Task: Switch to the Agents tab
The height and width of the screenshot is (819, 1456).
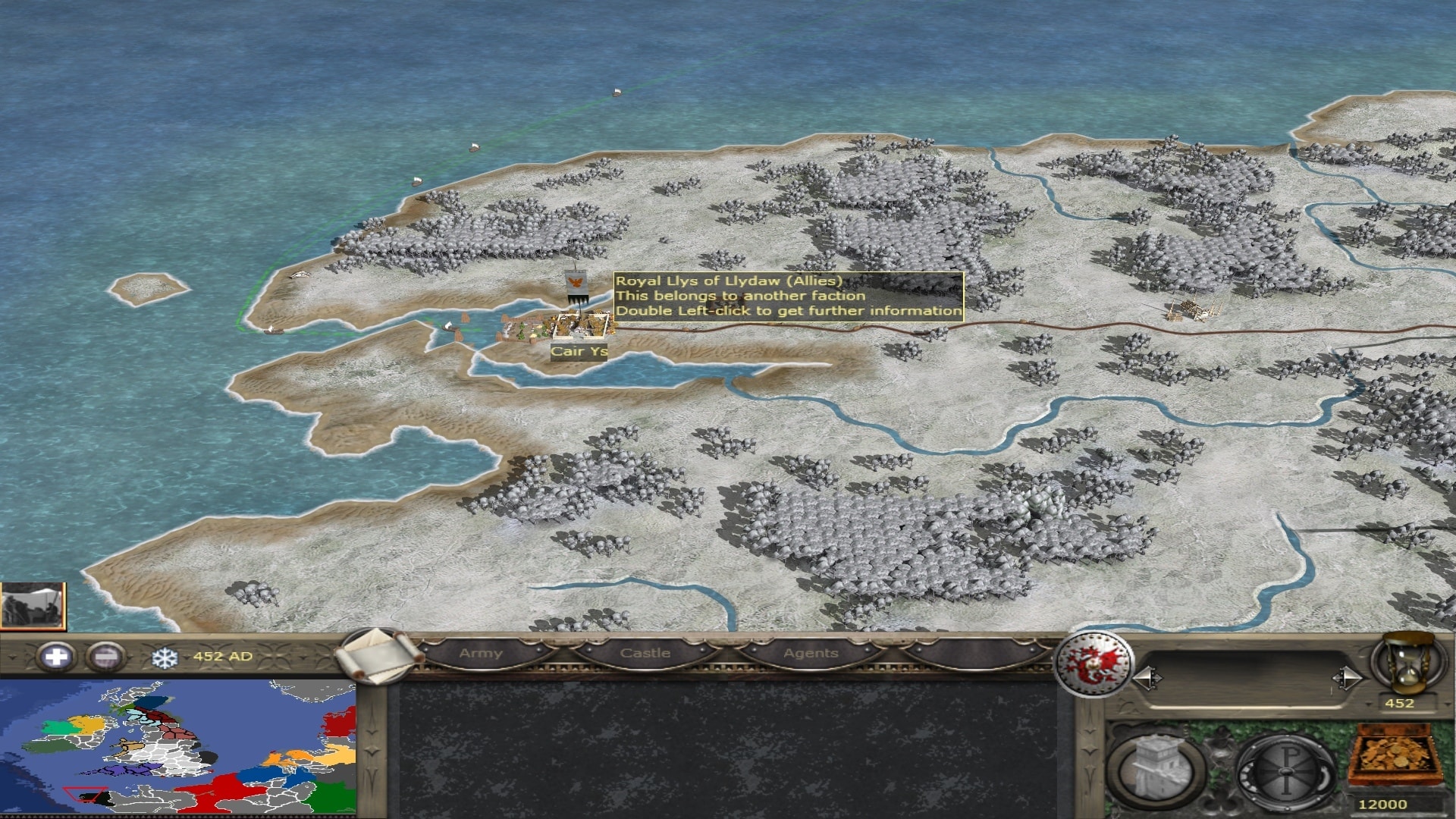Action: 811,654
